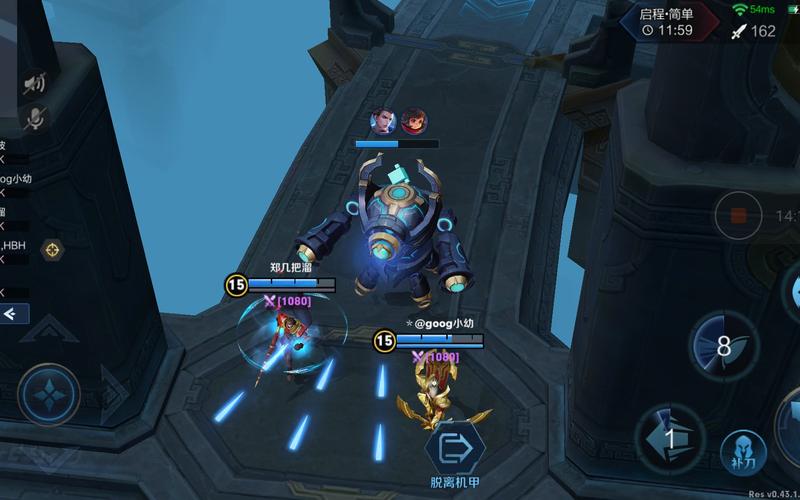
Task: Tap the movement joystick center
Action: [x=48, y=394]
